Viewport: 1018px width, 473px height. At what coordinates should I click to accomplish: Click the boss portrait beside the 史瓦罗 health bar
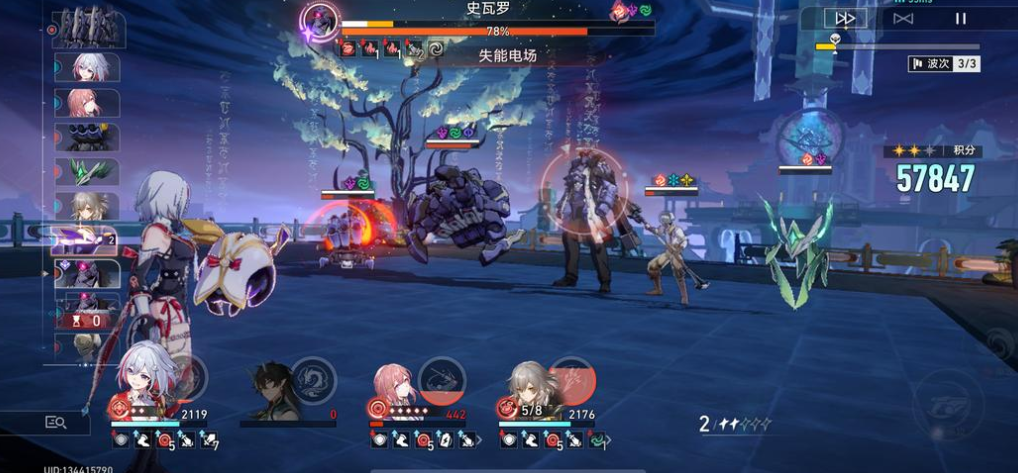[x=322, y=20]
